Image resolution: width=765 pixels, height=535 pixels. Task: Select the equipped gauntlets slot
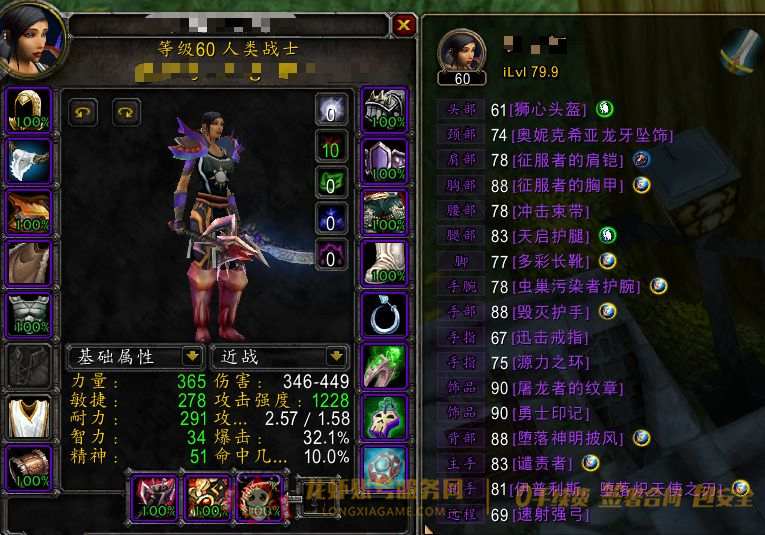coord(384,109)
